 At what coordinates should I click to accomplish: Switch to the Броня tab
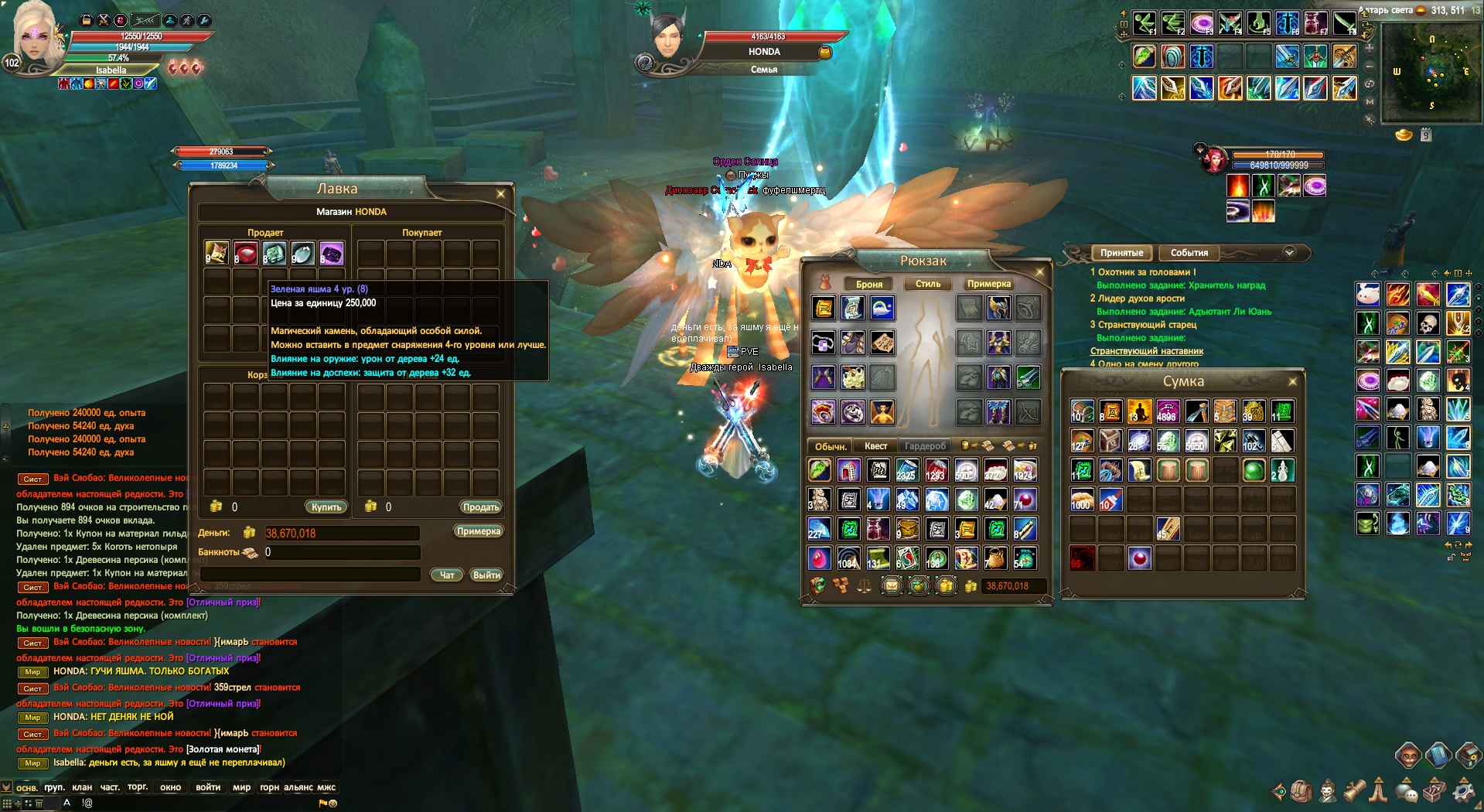click(x=868, y=284)
